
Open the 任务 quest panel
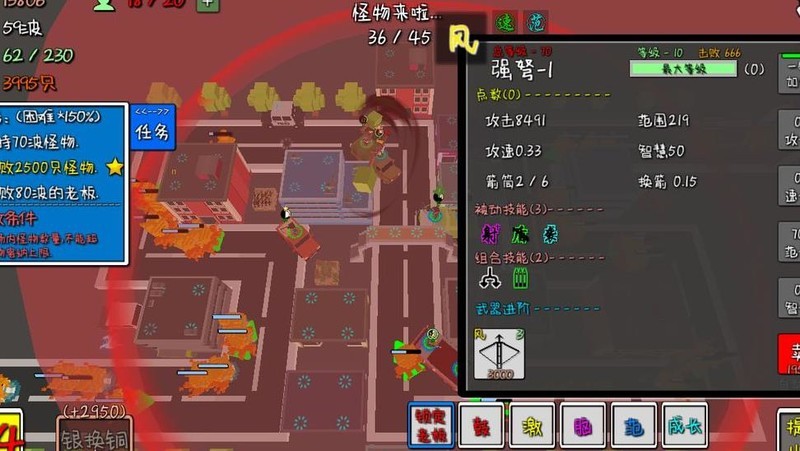[152, 130]
